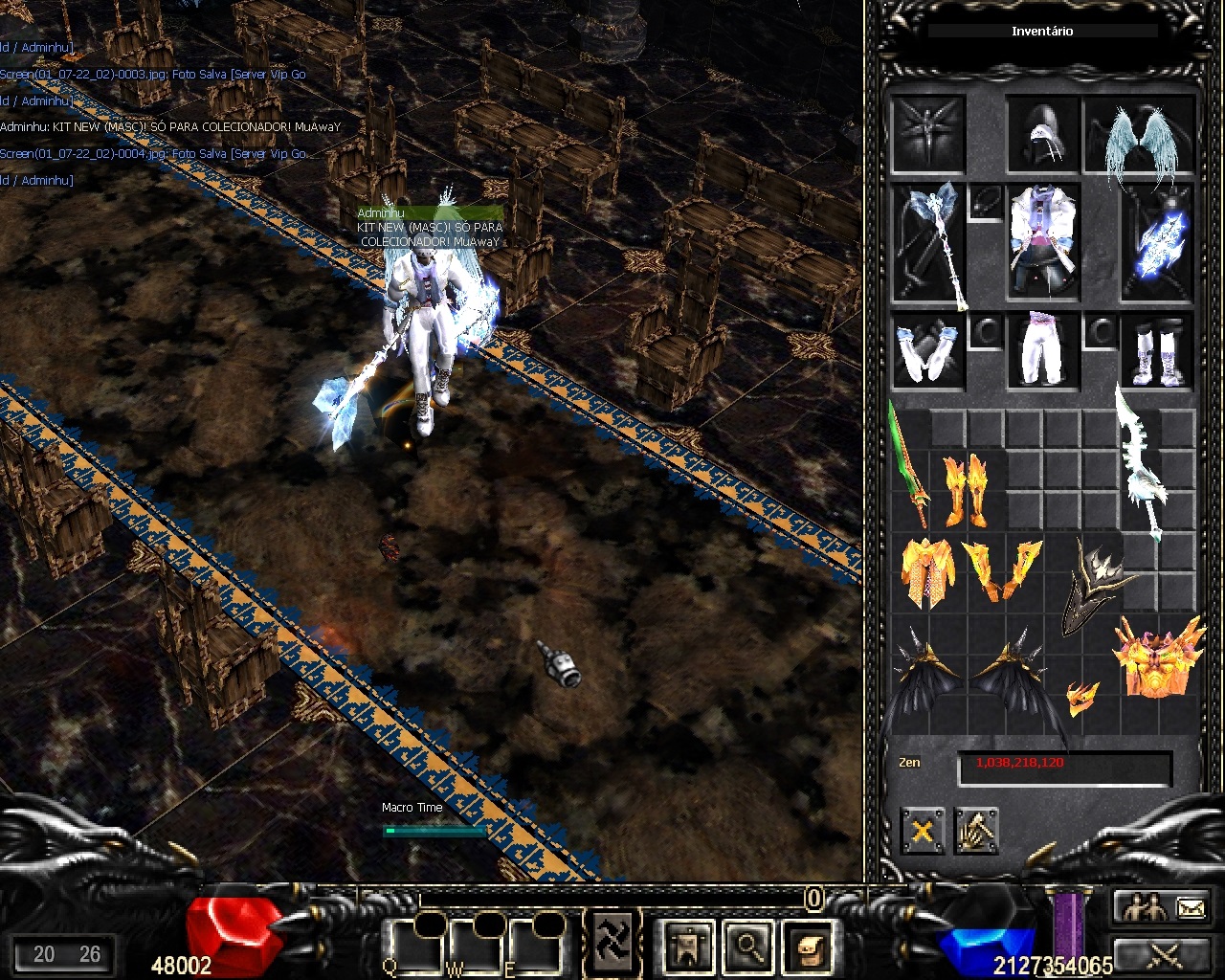Select the equipped white coat armor
The image size is (1225, 980).
[x=1043, y=240]
